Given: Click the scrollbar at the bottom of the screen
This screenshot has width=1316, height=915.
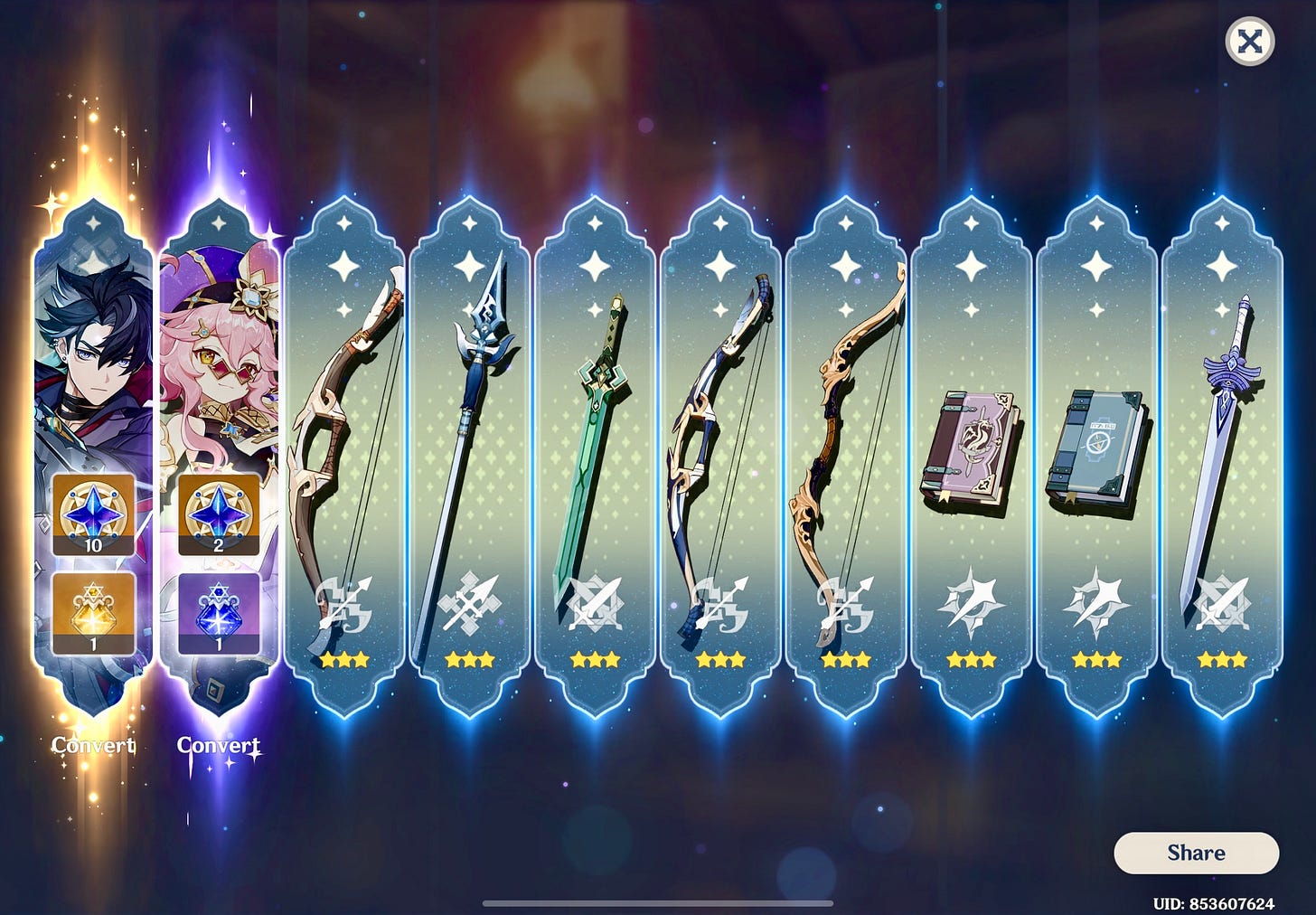Looking at the screenshot, I should pos(658,901).
